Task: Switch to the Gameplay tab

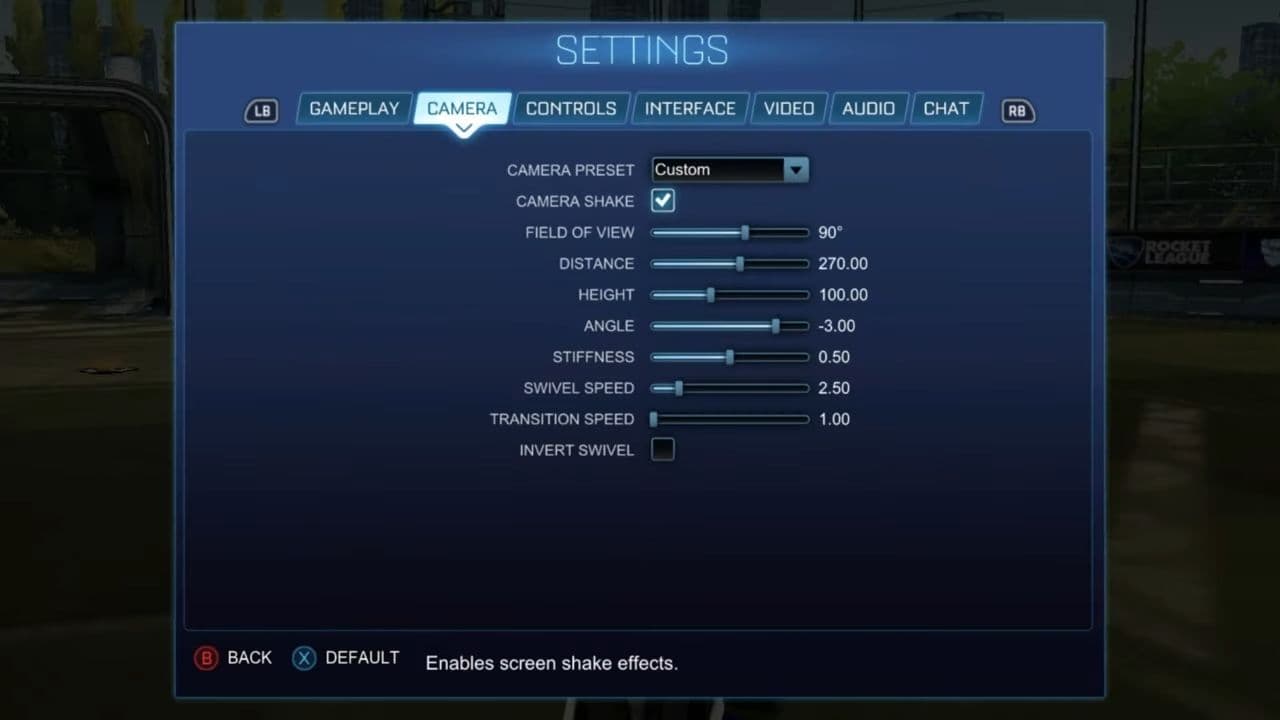Action: pyautogui.click(x=354, y=108)
